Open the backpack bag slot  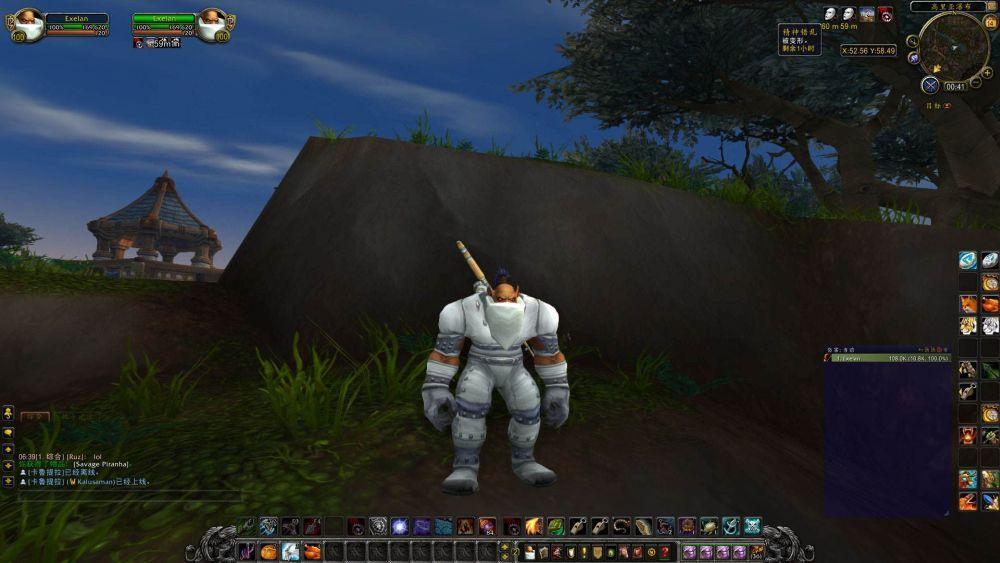coord(757,551)
